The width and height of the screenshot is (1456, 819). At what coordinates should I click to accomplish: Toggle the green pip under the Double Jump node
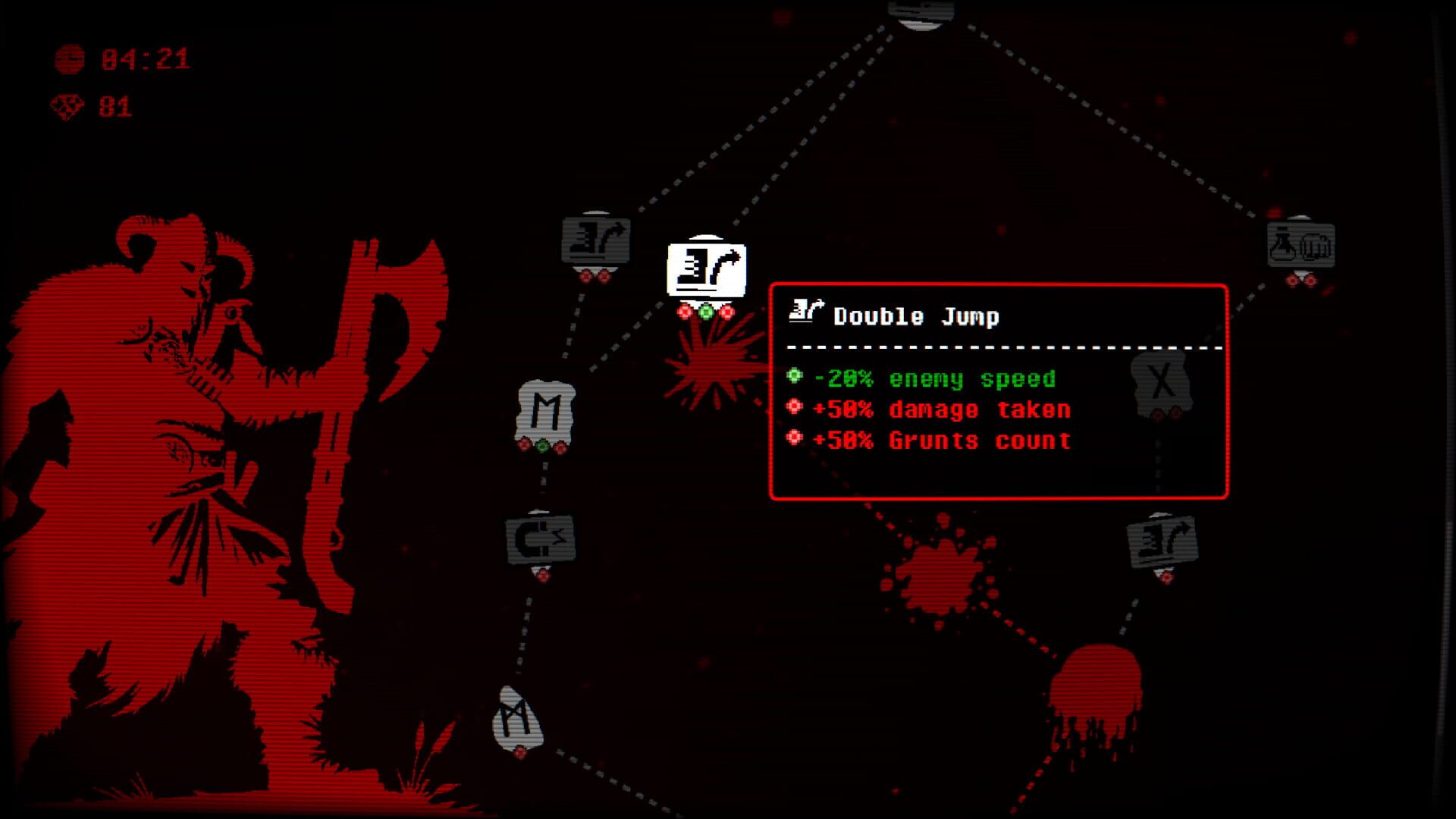707,311
